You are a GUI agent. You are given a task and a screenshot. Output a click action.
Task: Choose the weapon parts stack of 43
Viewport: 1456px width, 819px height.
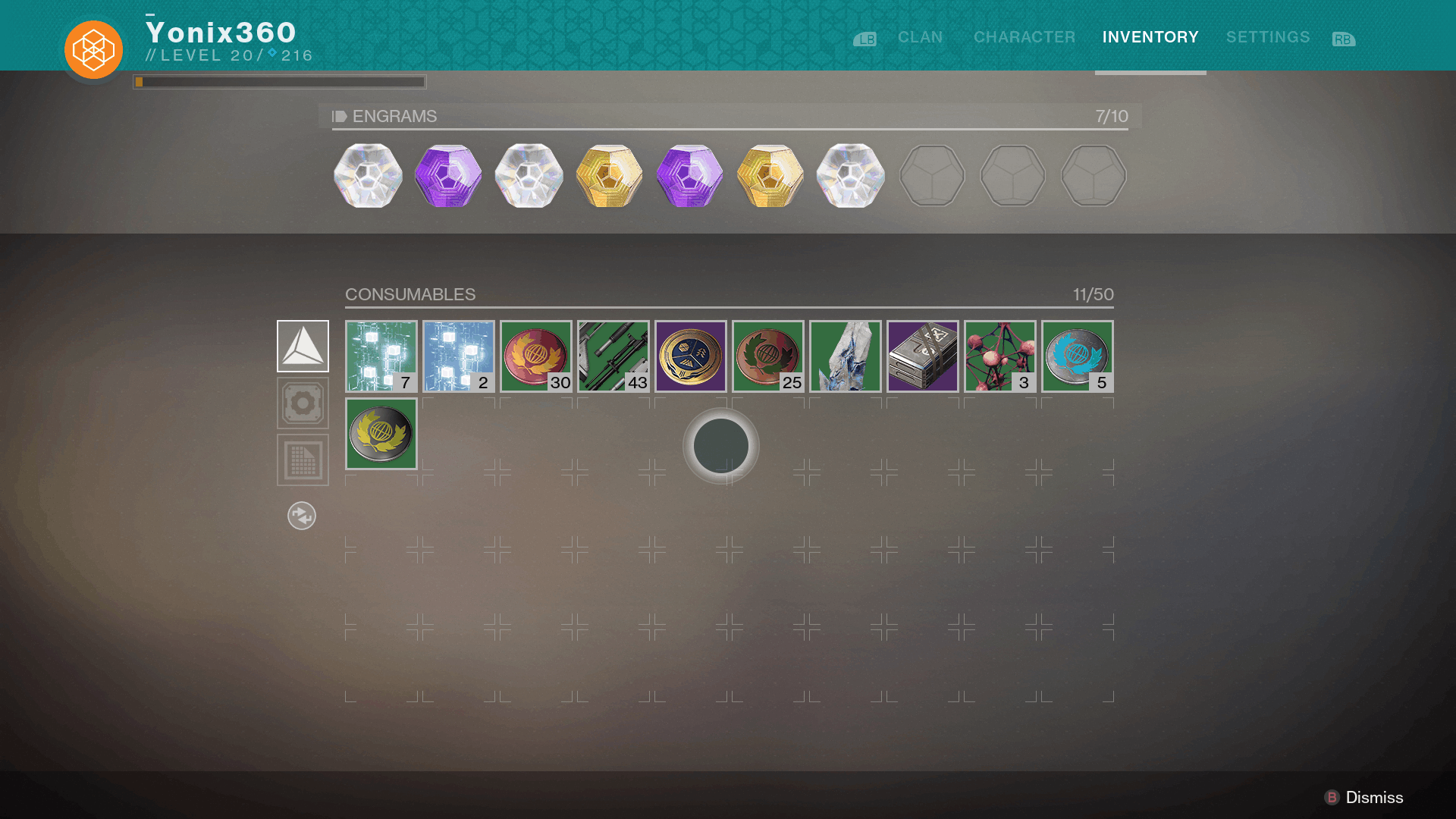(x=613, y=356)
